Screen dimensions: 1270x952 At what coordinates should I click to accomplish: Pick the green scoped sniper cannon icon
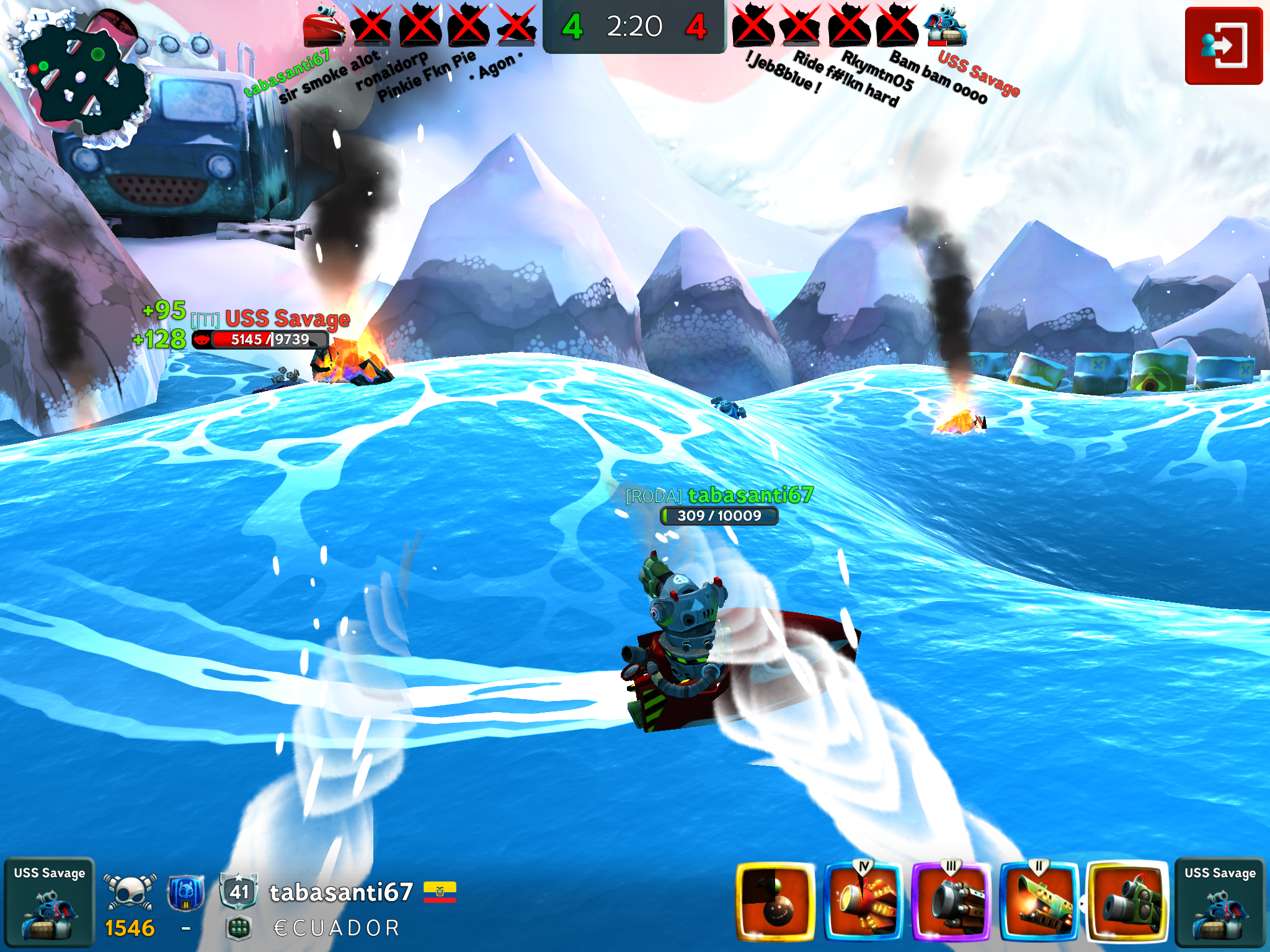click(1127, 901)
